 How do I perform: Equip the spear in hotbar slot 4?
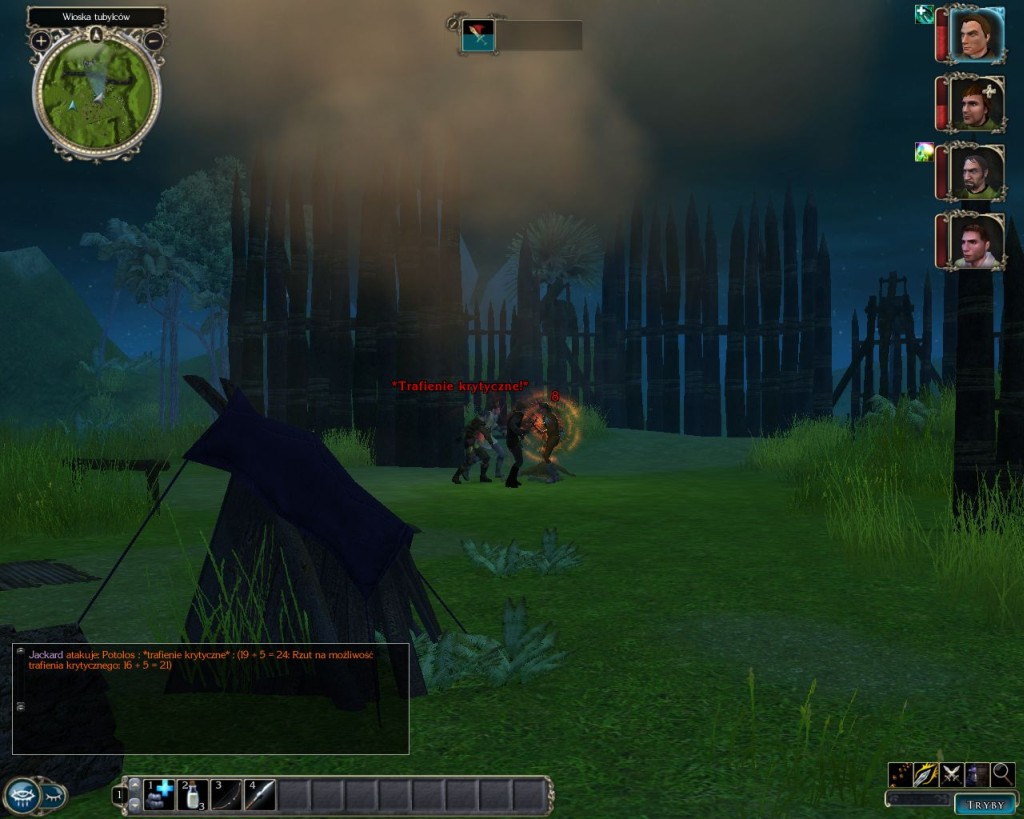pos(260,795)
